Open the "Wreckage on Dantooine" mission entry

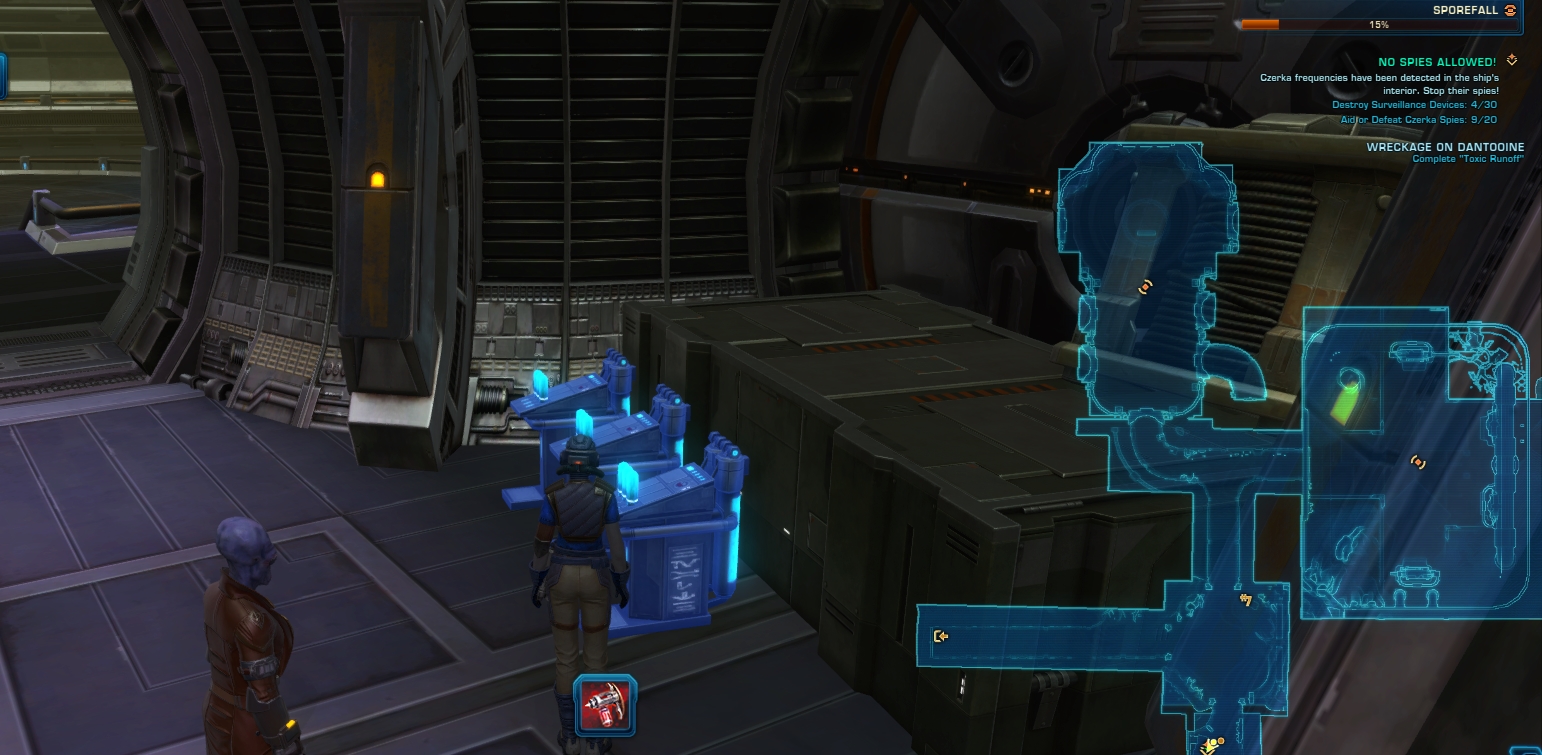coord(1445,147)
